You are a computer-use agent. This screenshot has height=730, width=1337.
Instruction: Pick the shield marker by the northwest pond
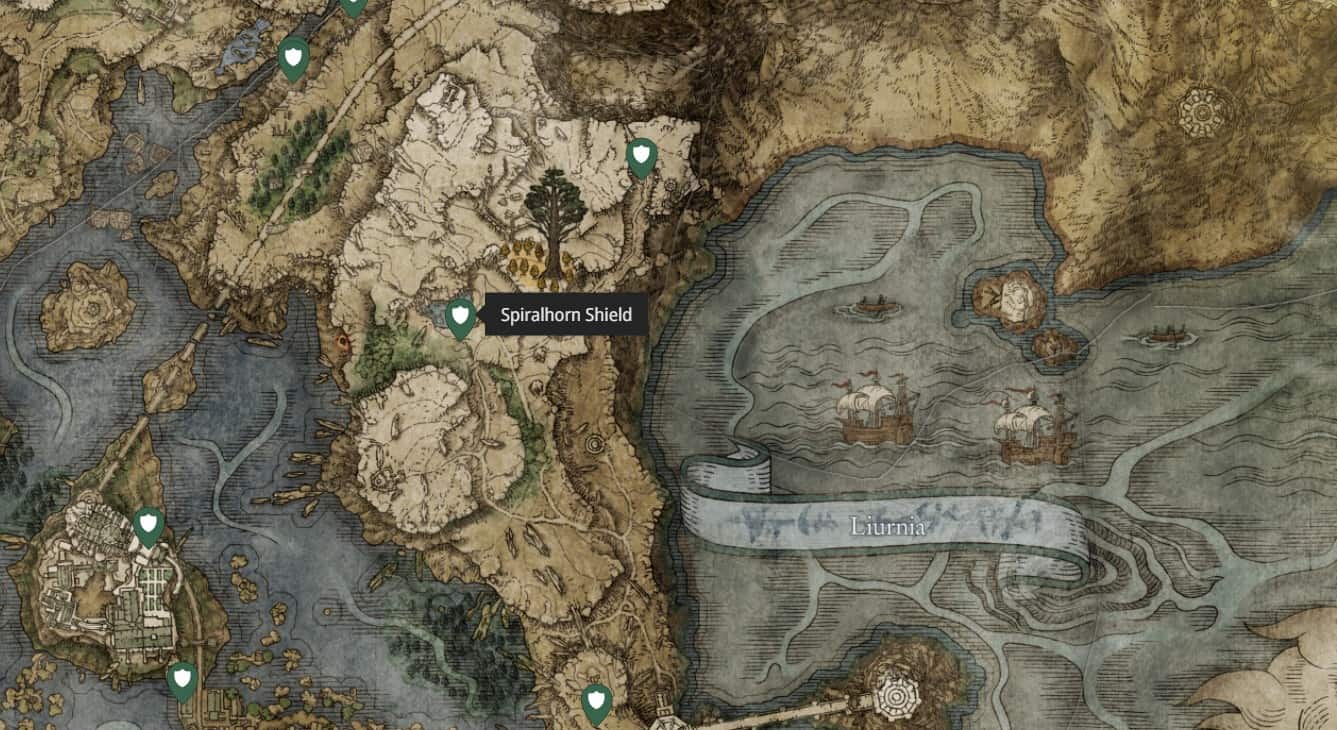(293, 57)
